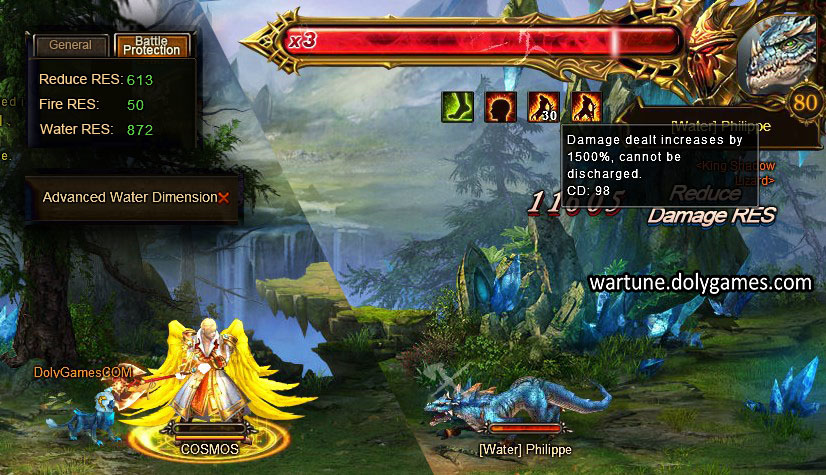Open the Battle Protection tab
Image resolution: width=826 pixels, height=475 pixels.
click(152, 45)
